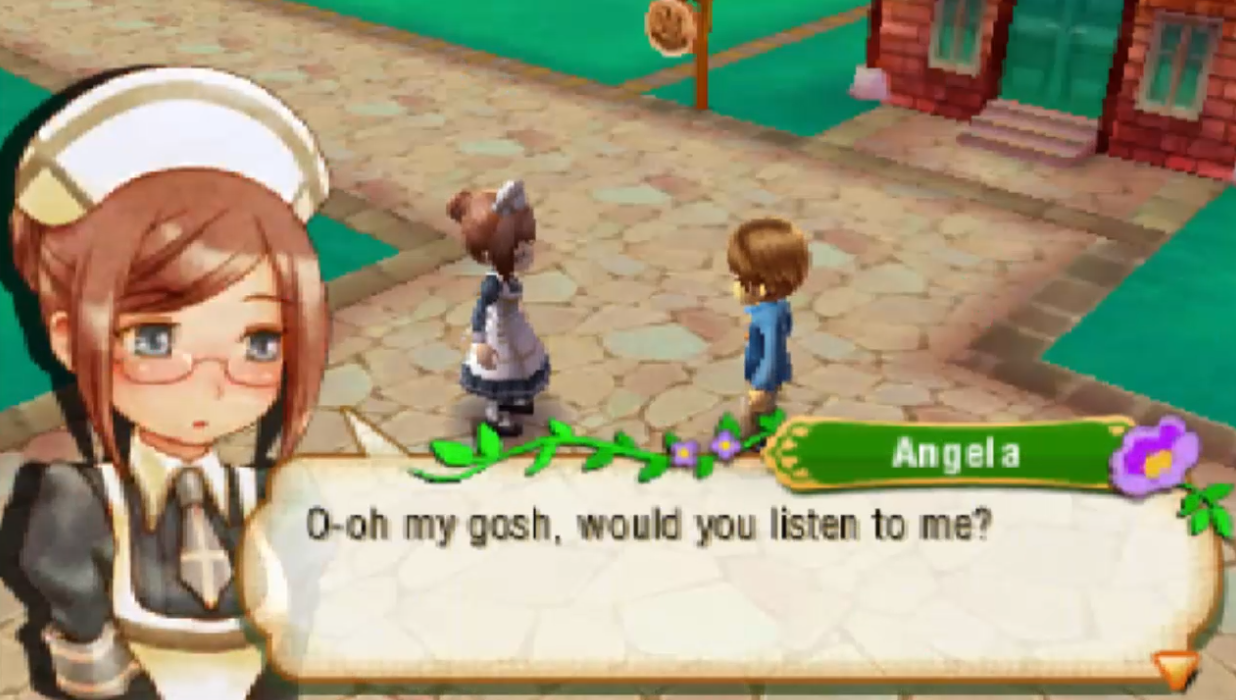Advance dialogue with the orange arrow

[1174, 669]
